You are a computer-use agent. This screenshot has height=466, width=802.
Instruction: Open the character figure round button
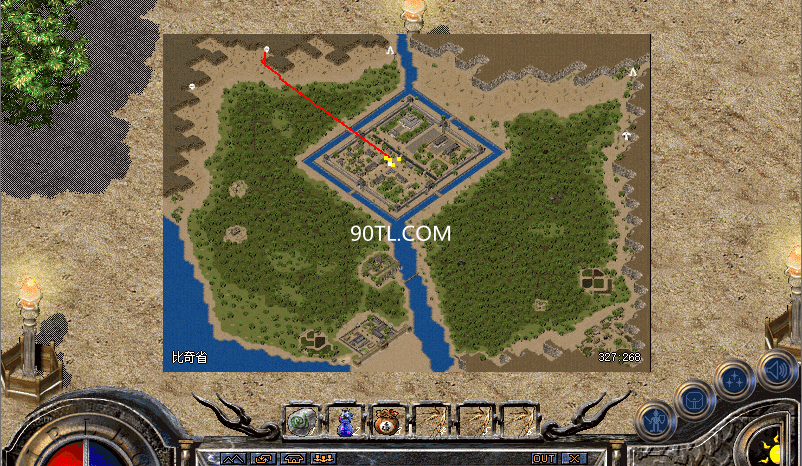(655, 422)
